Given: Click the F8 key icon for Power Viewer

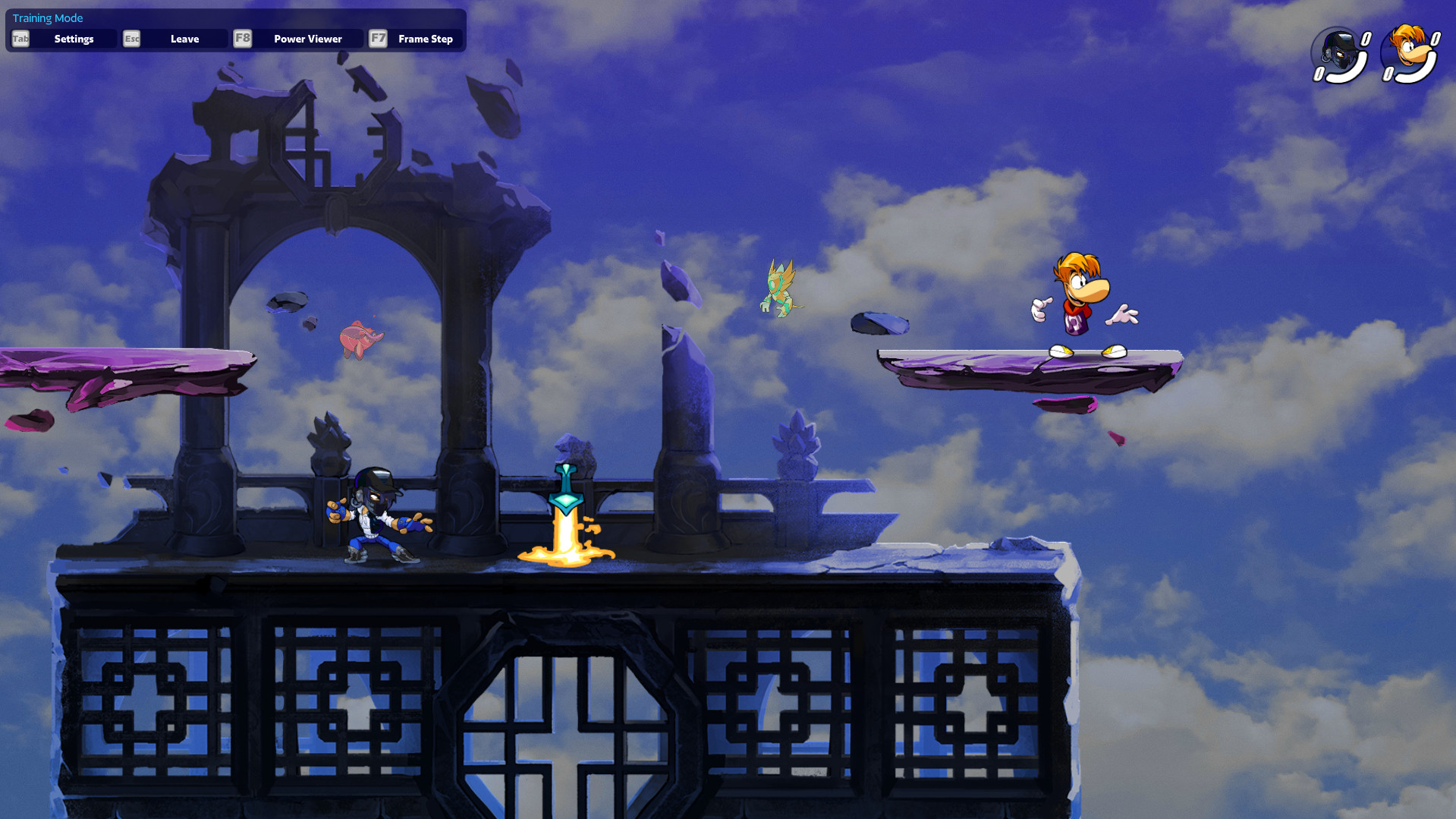Looking at the screenshot, I should 242,39.
